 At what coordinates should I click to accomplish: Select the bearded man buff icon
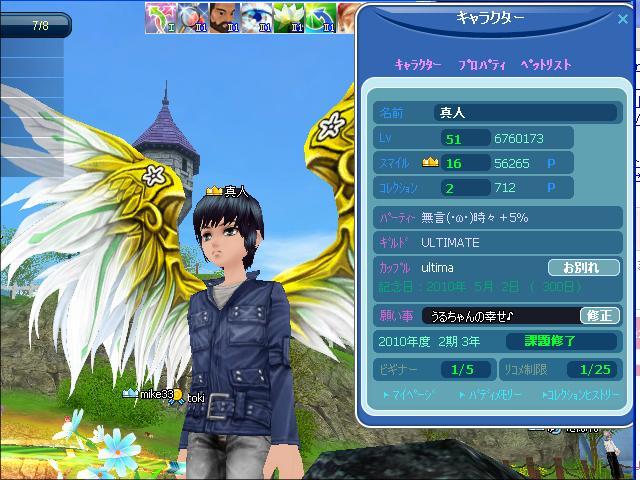pos(224,15)
